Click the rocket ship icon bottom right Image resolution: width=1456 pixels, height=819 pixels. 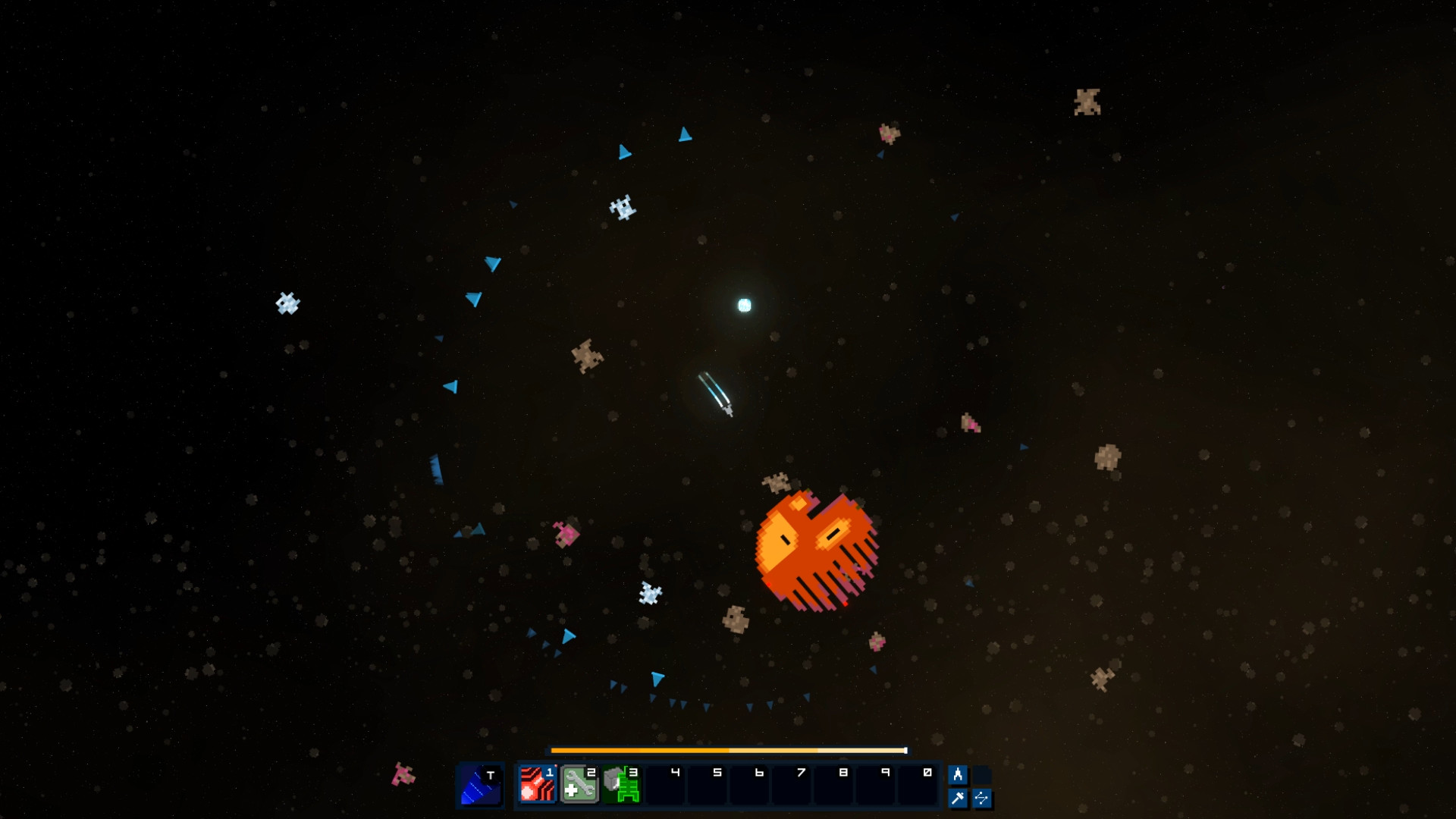pos(958,774)
